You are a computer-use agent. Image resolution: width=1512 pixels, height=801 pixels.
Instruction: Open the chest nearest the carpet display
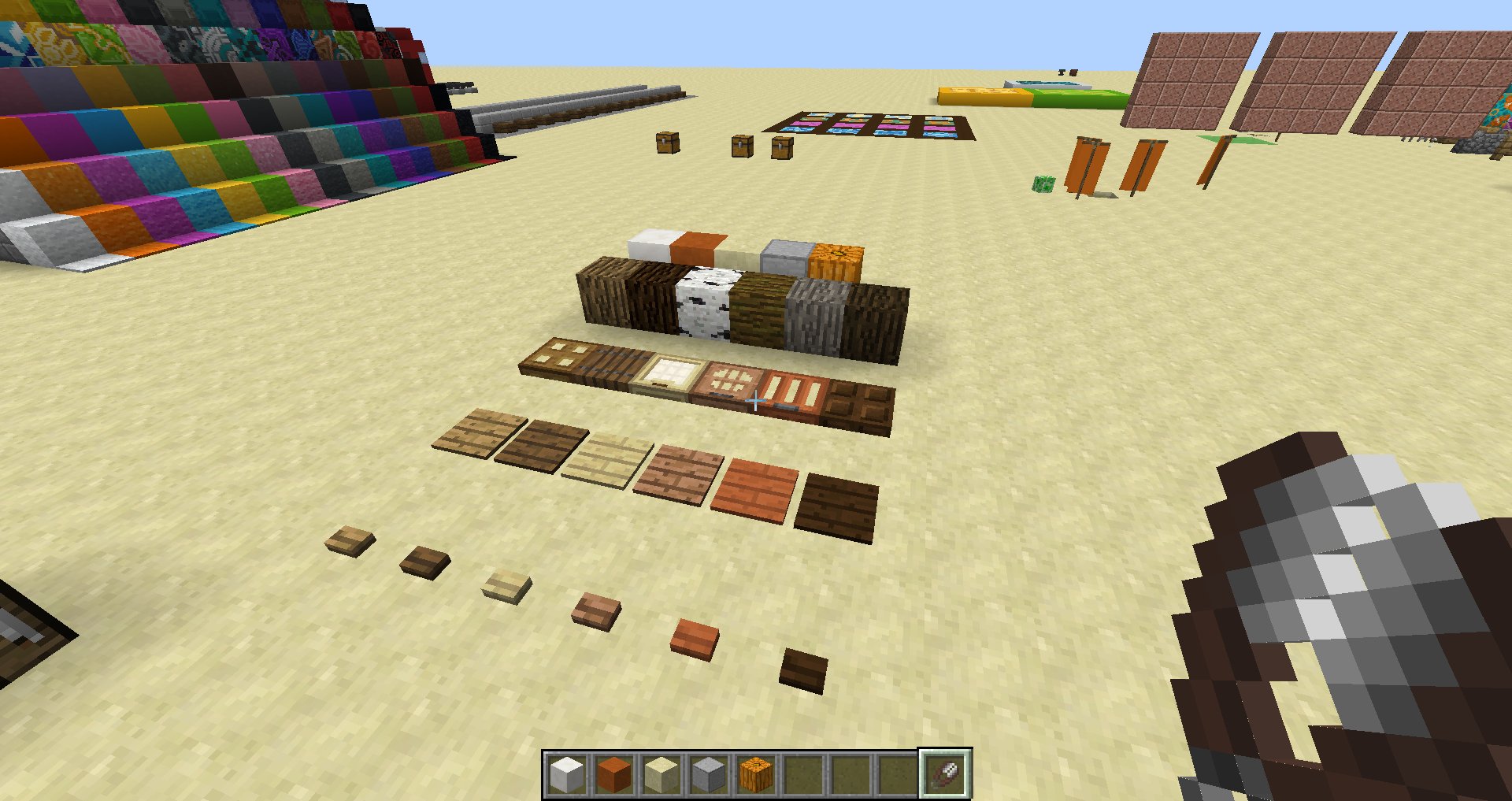point(781,148)
